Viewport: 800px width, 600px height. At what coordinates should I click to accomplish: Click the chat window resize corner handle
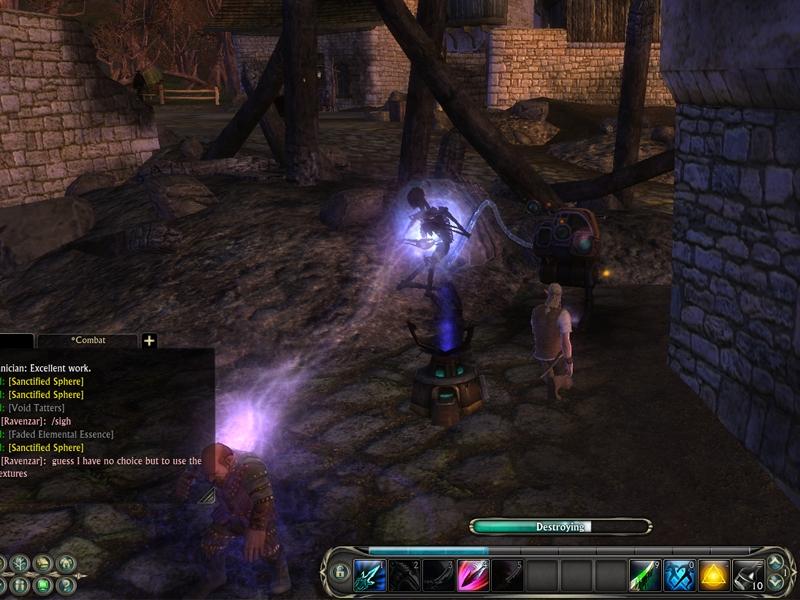(x=206, y=494)
